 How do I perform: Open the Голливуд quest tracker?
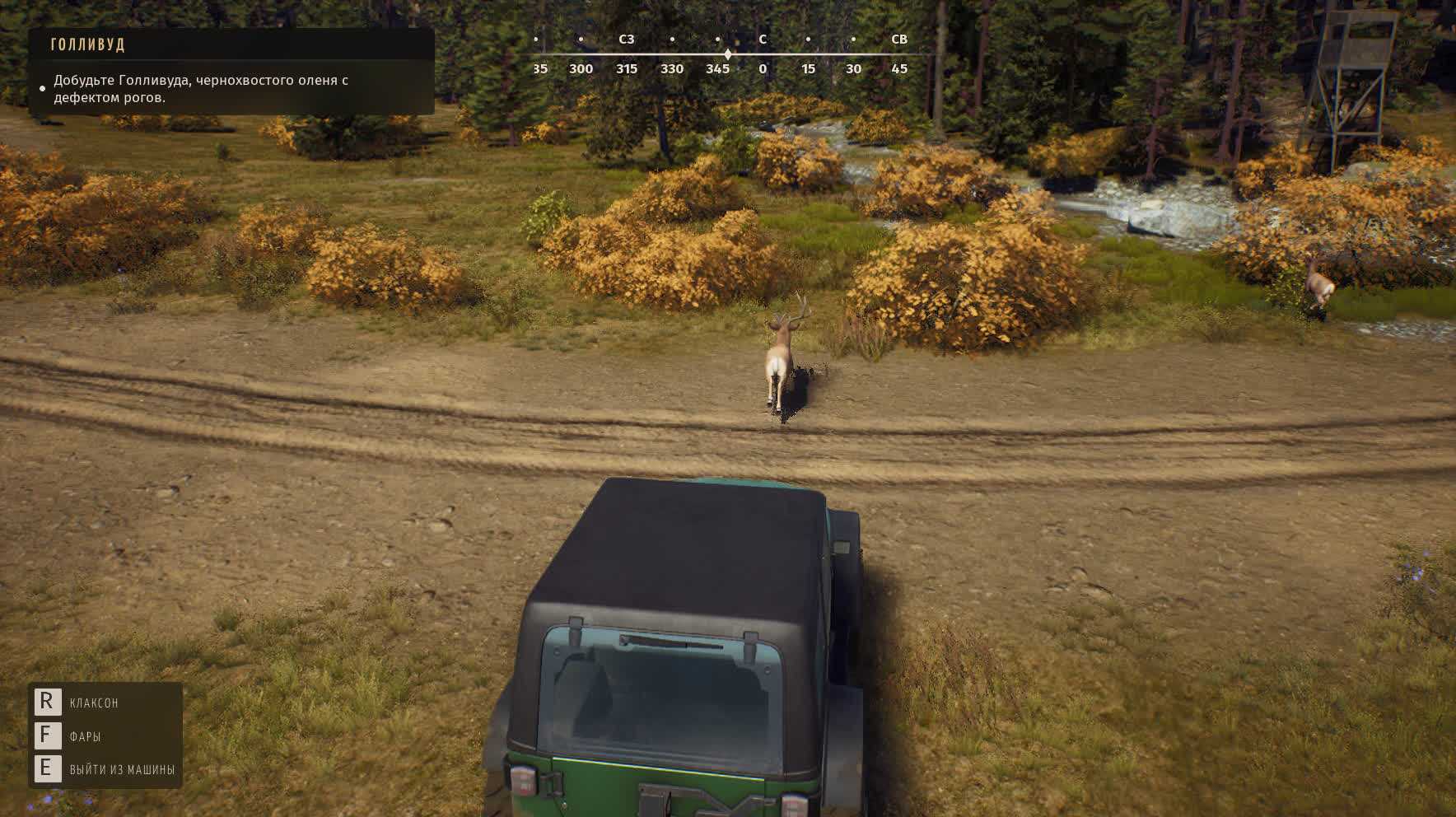[x=88, y=44]
